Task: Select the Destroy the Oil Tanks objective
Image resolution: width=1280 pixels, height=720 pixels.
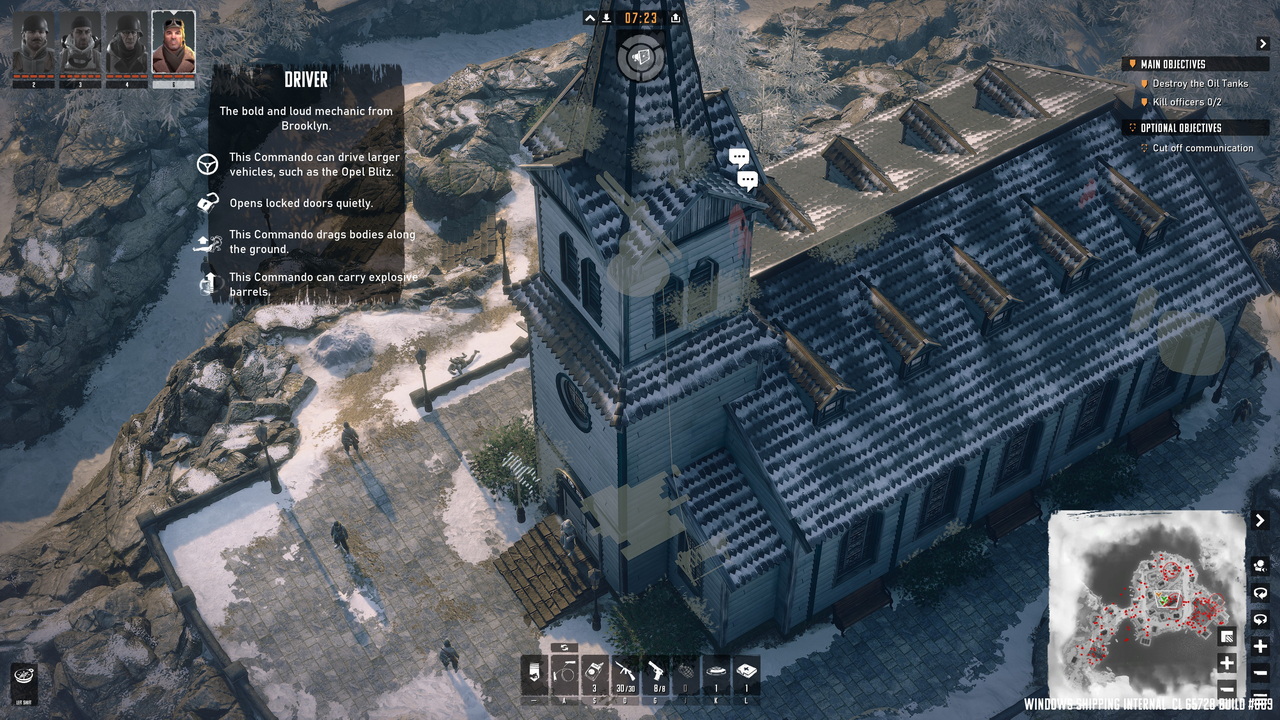Action: [x=1199, y=84]
